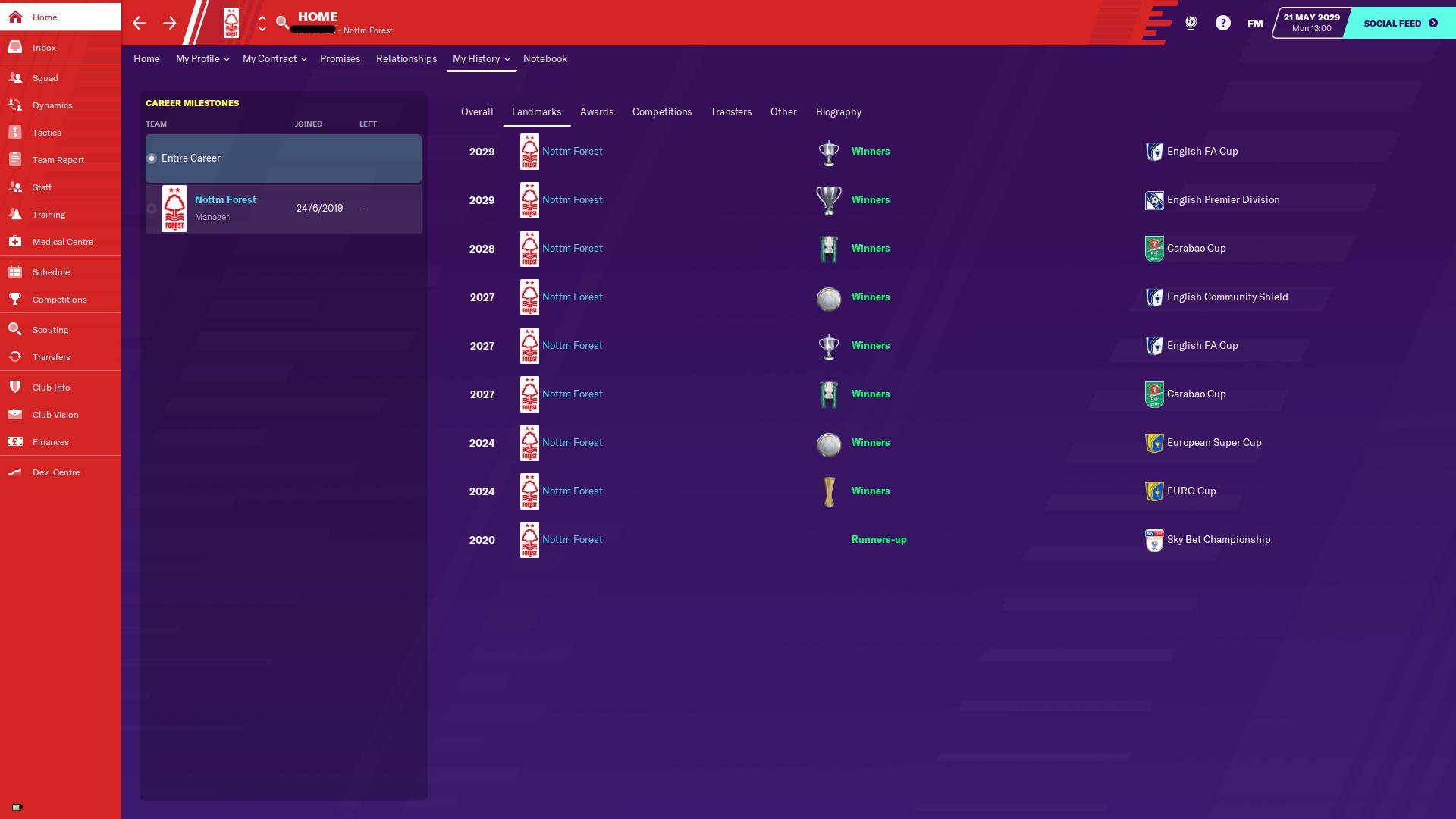
Task: Open the Social Feed panel
Action: (1400, 23)
